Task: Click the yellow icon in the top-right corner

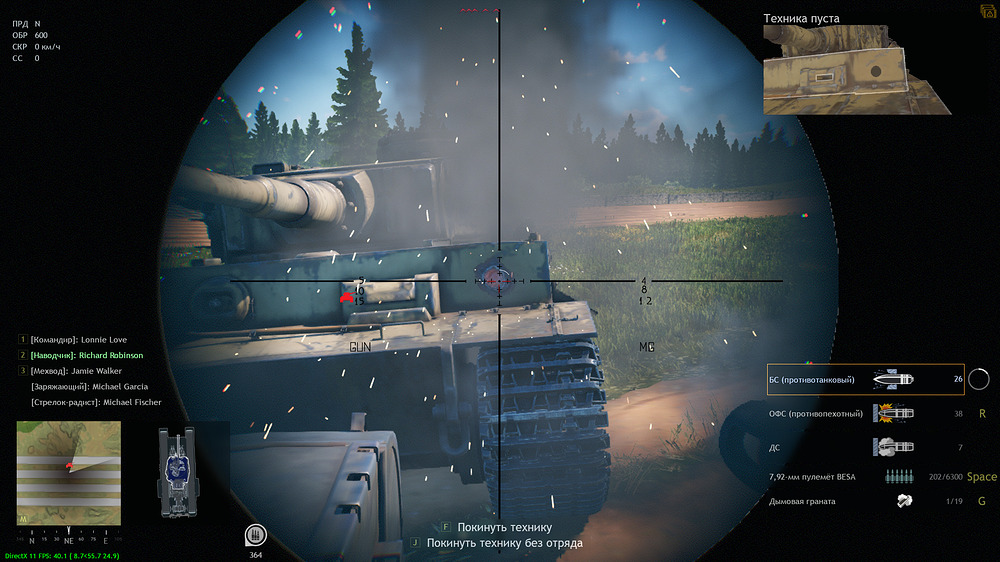Action: pyautogui.click(x=988, y=9)
